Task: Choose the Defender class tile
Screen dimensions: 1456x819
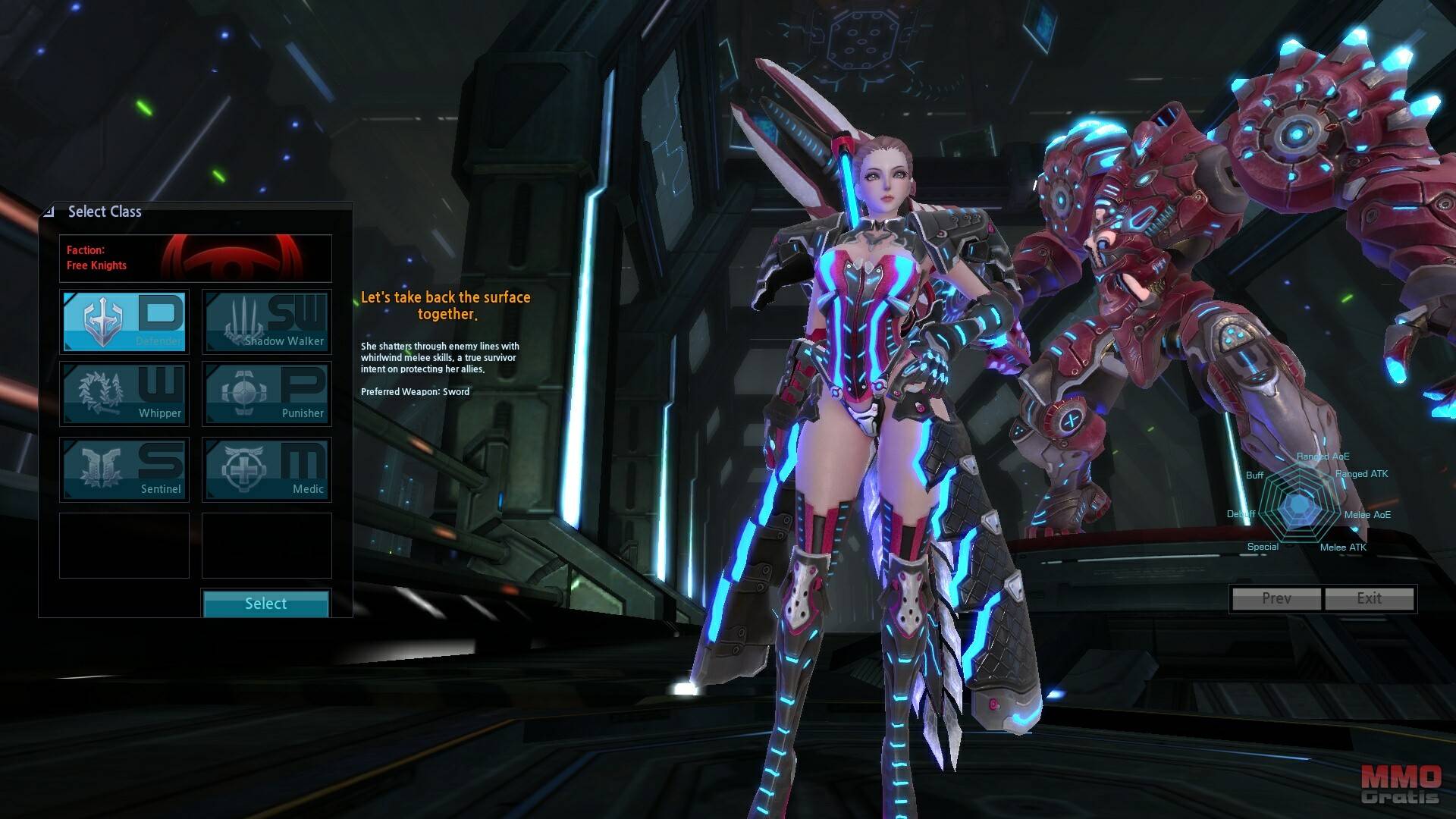Action: (124, 321)
